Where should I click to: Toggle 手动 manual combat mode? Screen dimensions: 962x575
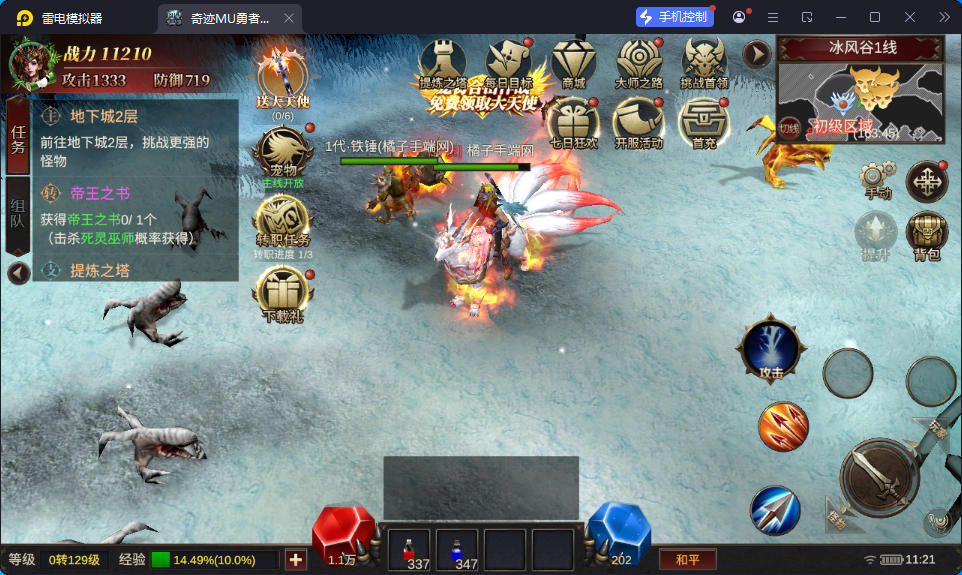[876, 180]
